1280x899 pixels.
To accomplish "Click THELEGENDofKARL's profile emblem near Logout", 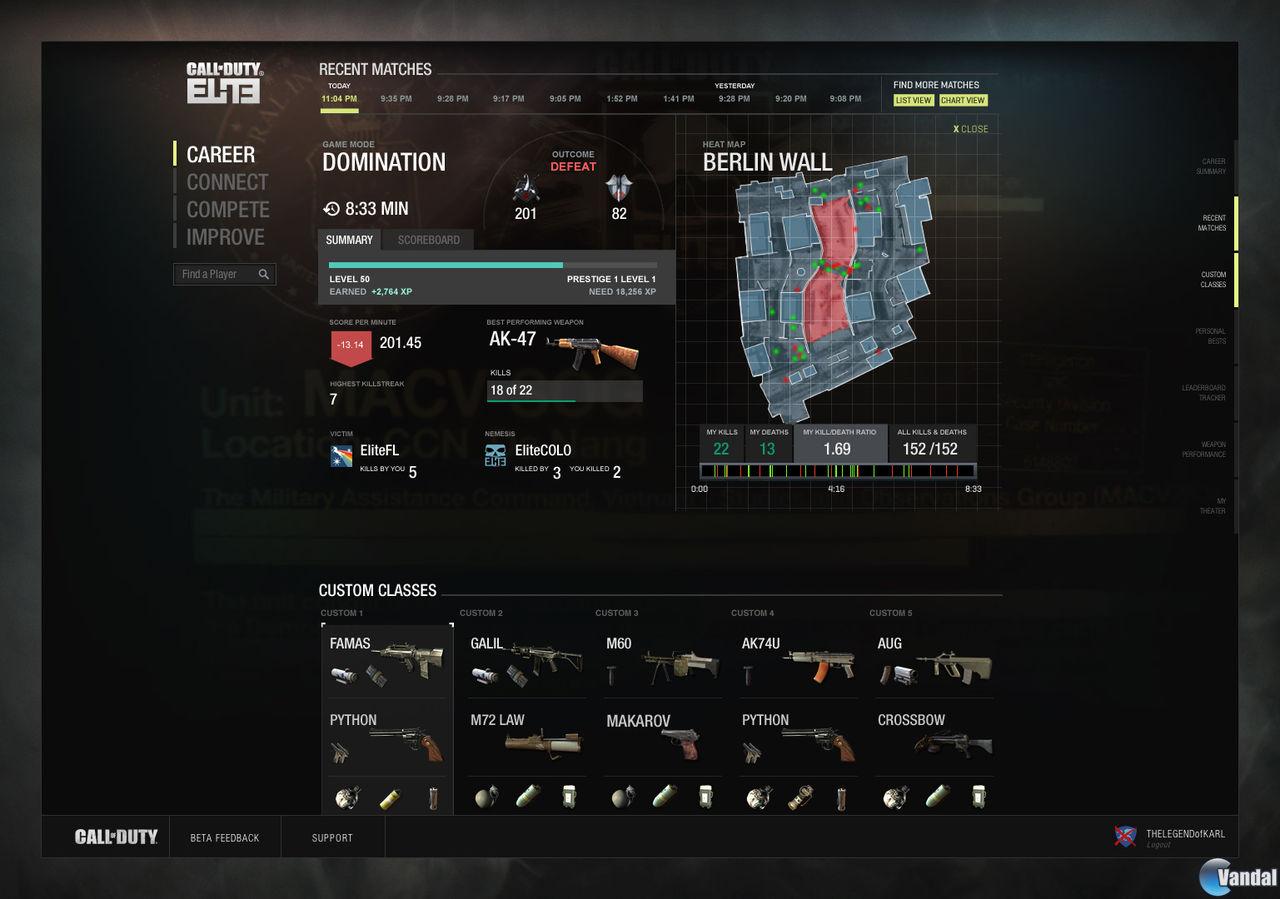I will (x=1124, y=835).
